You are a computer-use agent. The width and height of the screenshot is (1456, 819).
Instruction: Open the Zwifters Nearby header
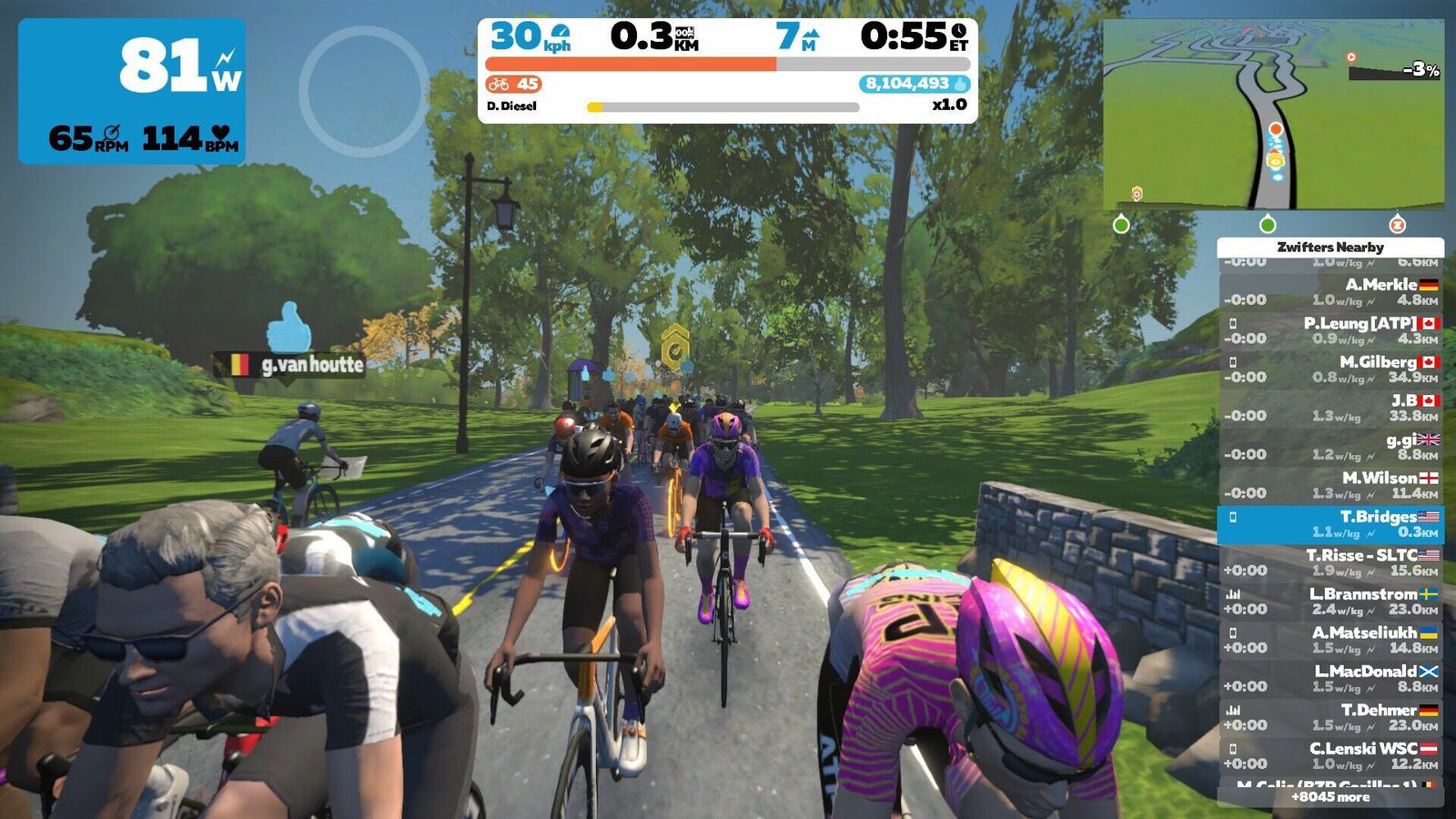[x=1330, y=247]
